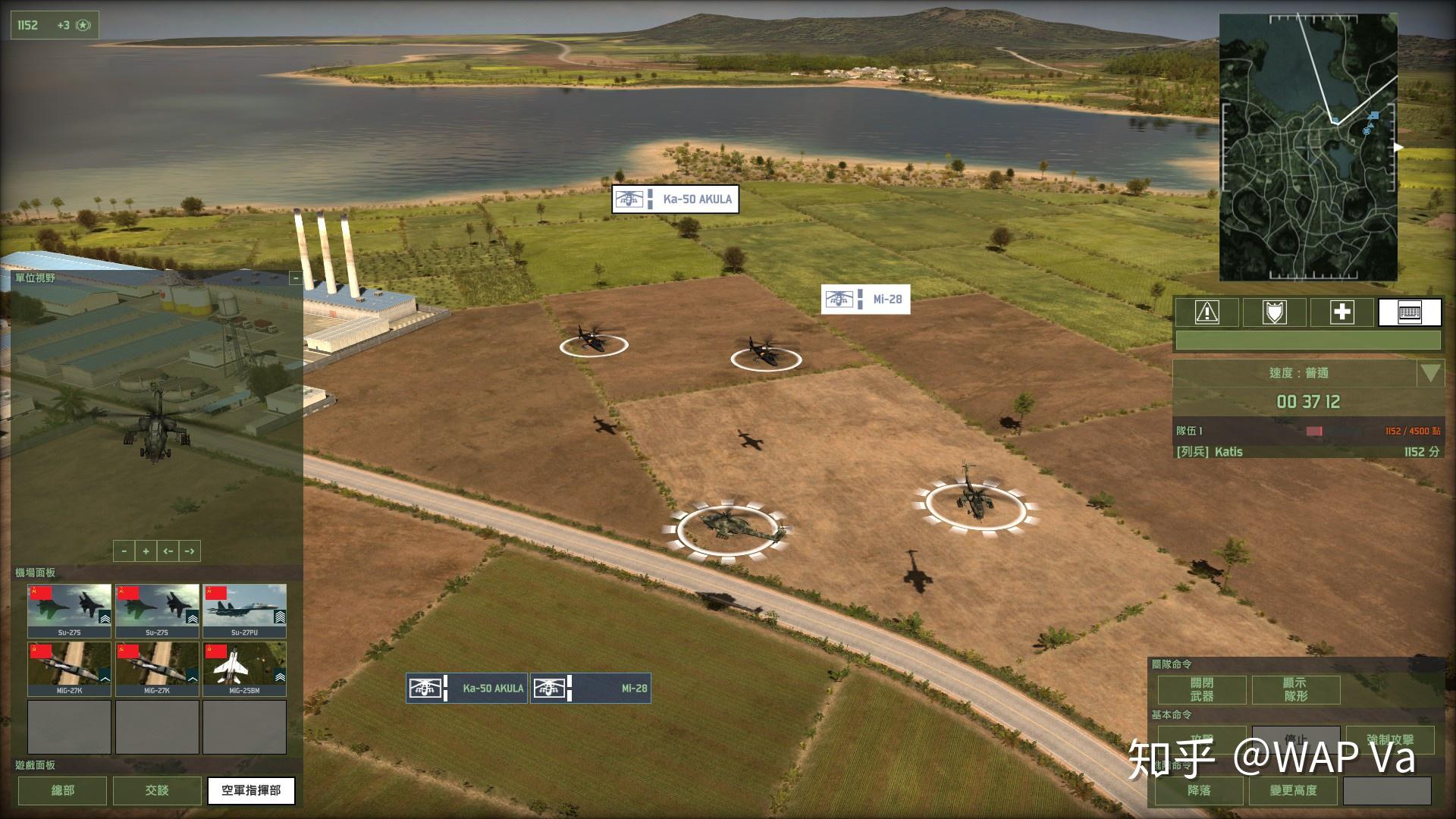
Task: Collapse the 單位視野 unit view panel
Action: coord(296,277)
